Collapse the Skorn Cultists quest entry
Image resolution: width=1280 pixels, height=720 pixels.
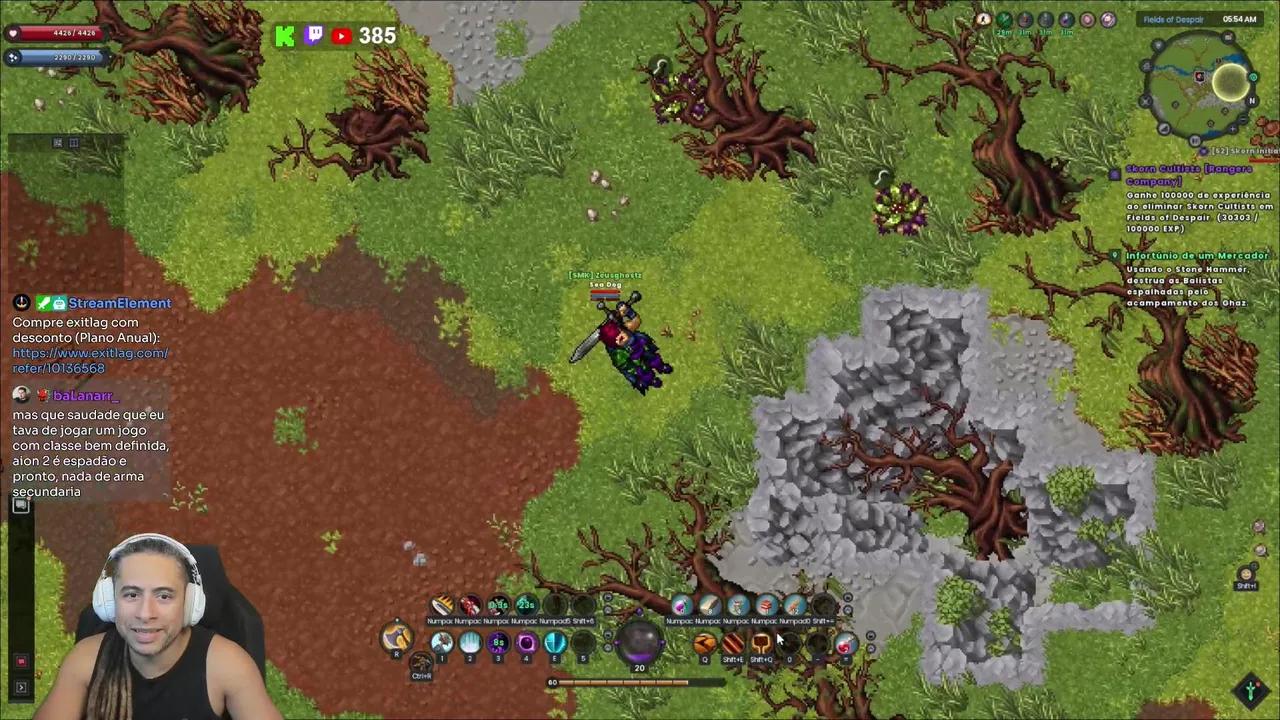1114,173
